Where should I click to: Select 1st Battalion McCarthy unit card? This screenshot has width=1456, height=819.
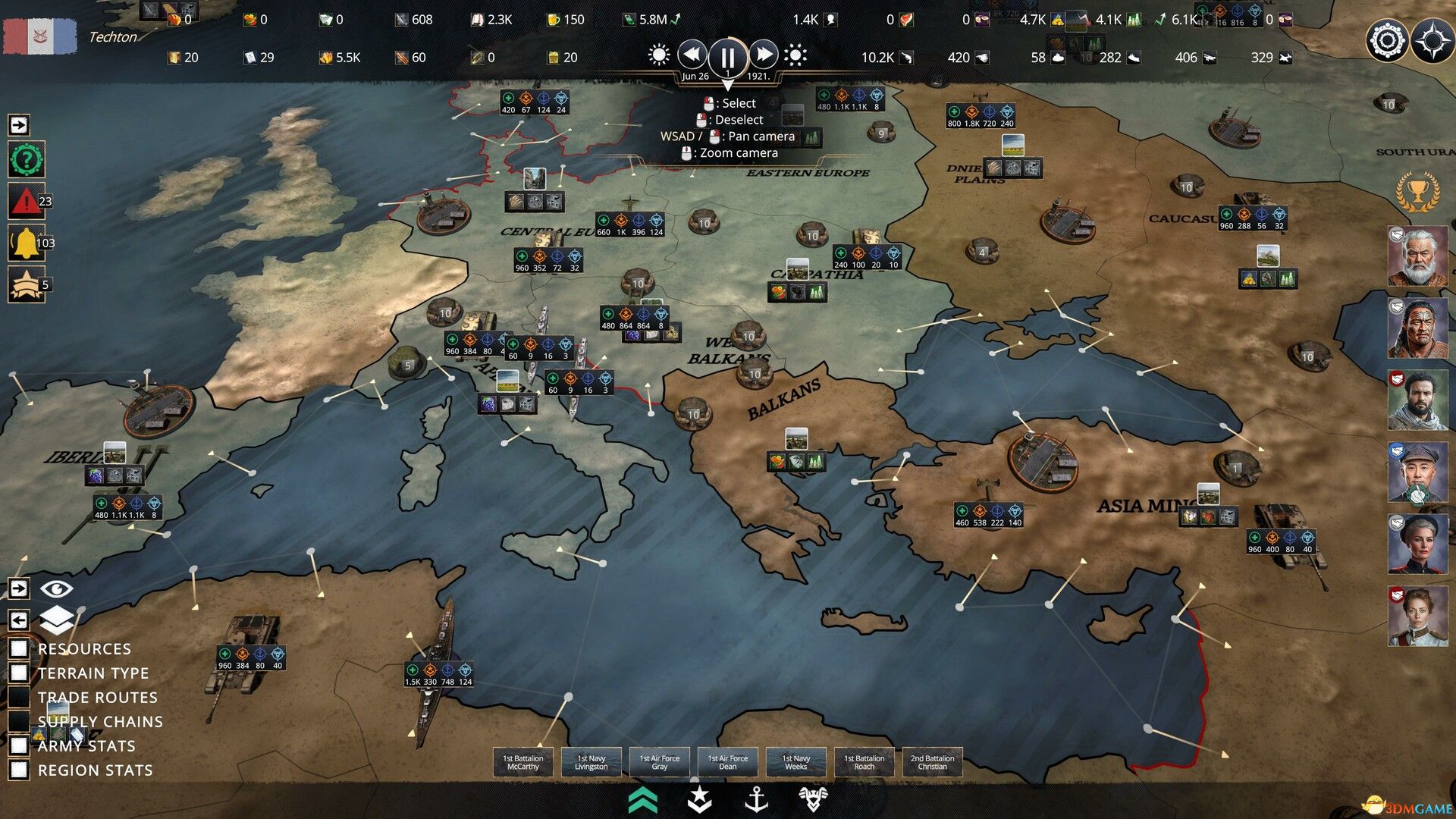click(x=523, y=762)
